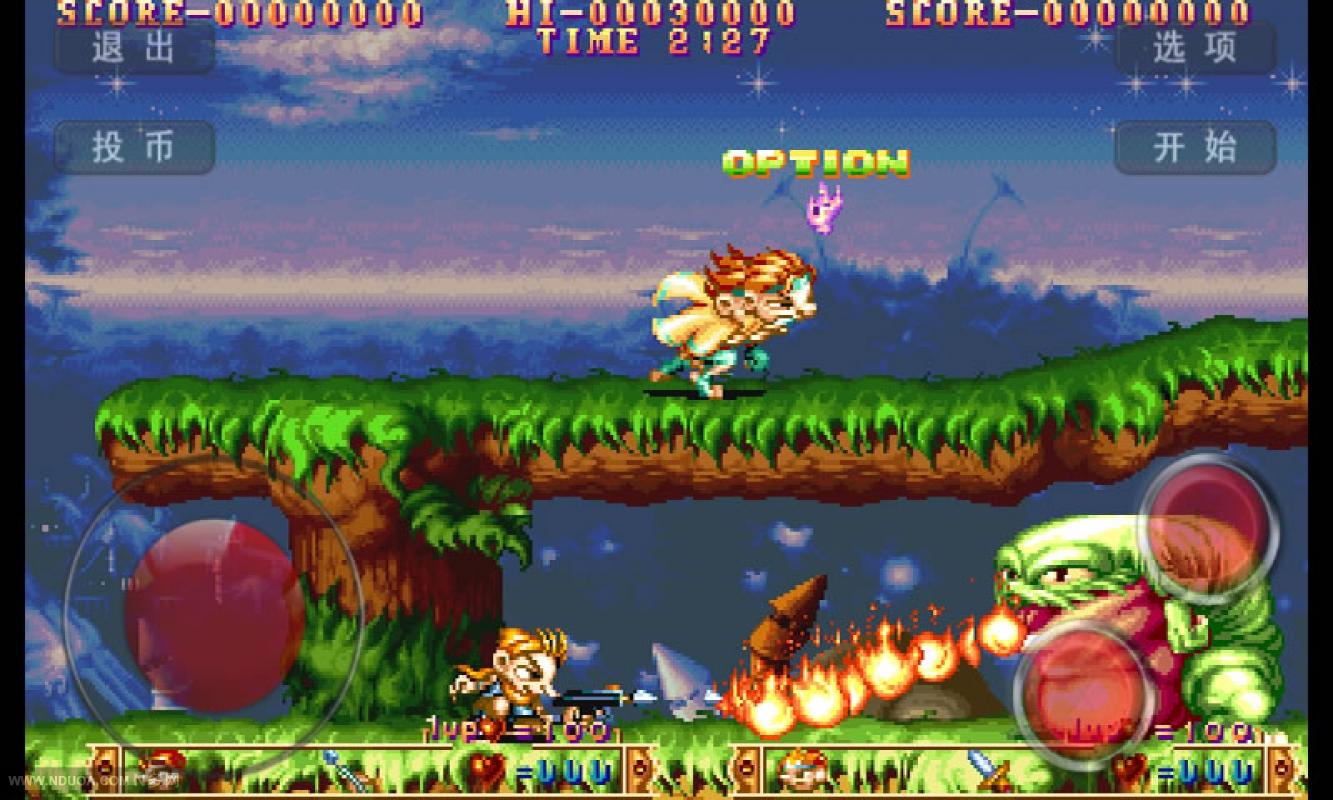This screenshot has height=800, width=1333.
Task: Insert a coin with the 投币 button
Action: [134, 148]
